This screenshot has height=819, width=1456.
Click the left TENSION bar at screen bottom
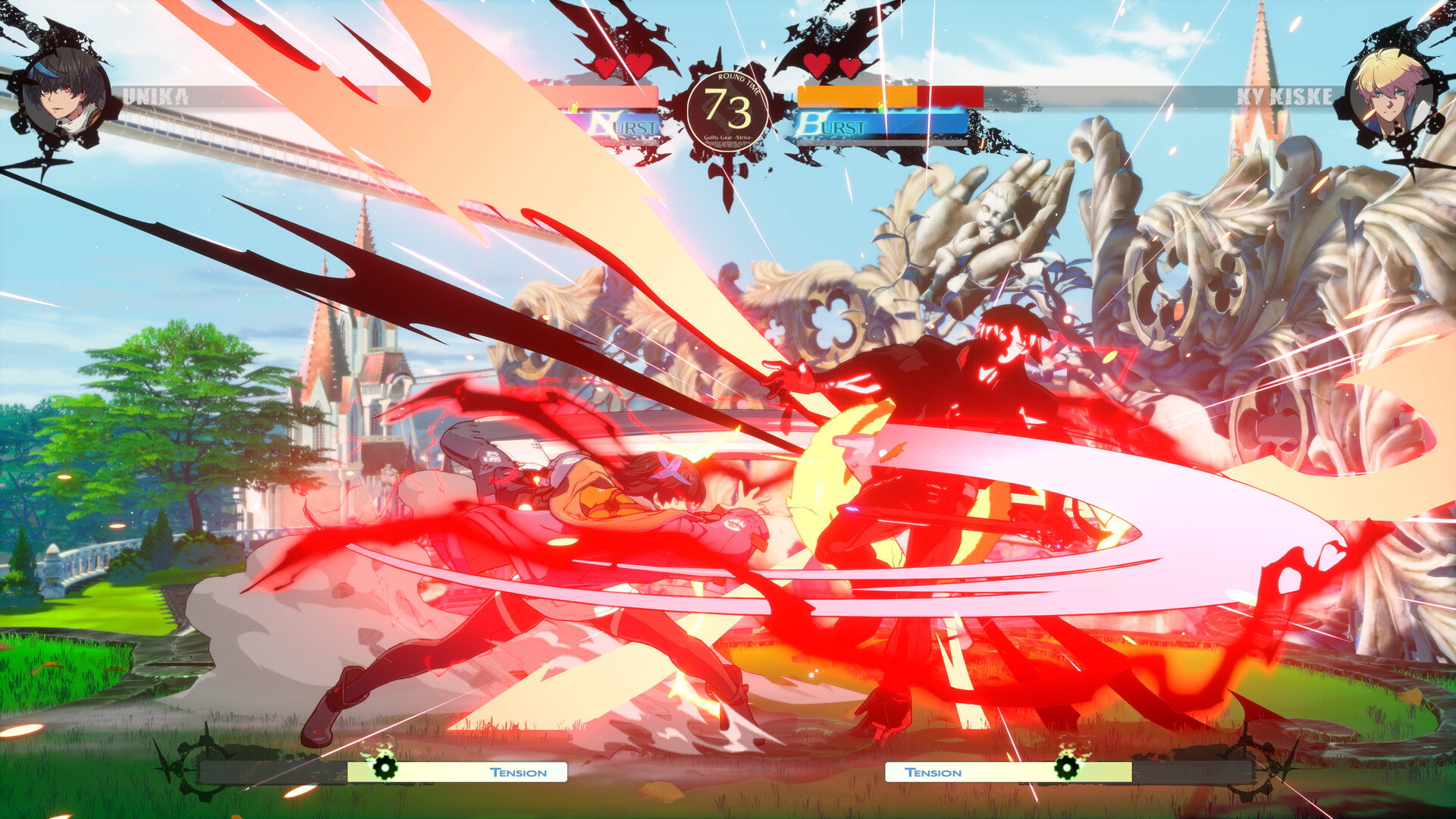pyautogui.click(x=455, y=771)
